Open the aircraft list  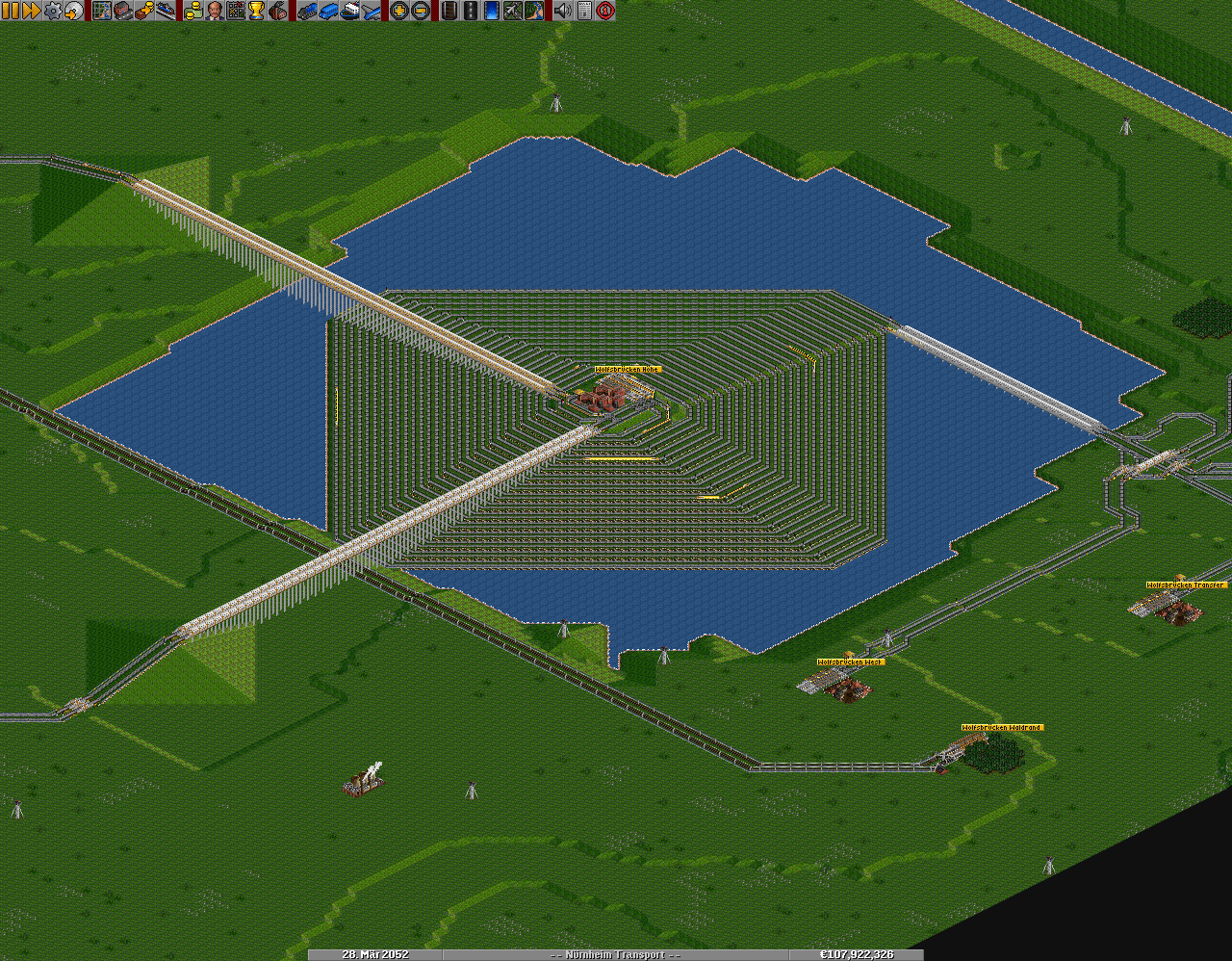pyautogui.click(x=370, y=11)
